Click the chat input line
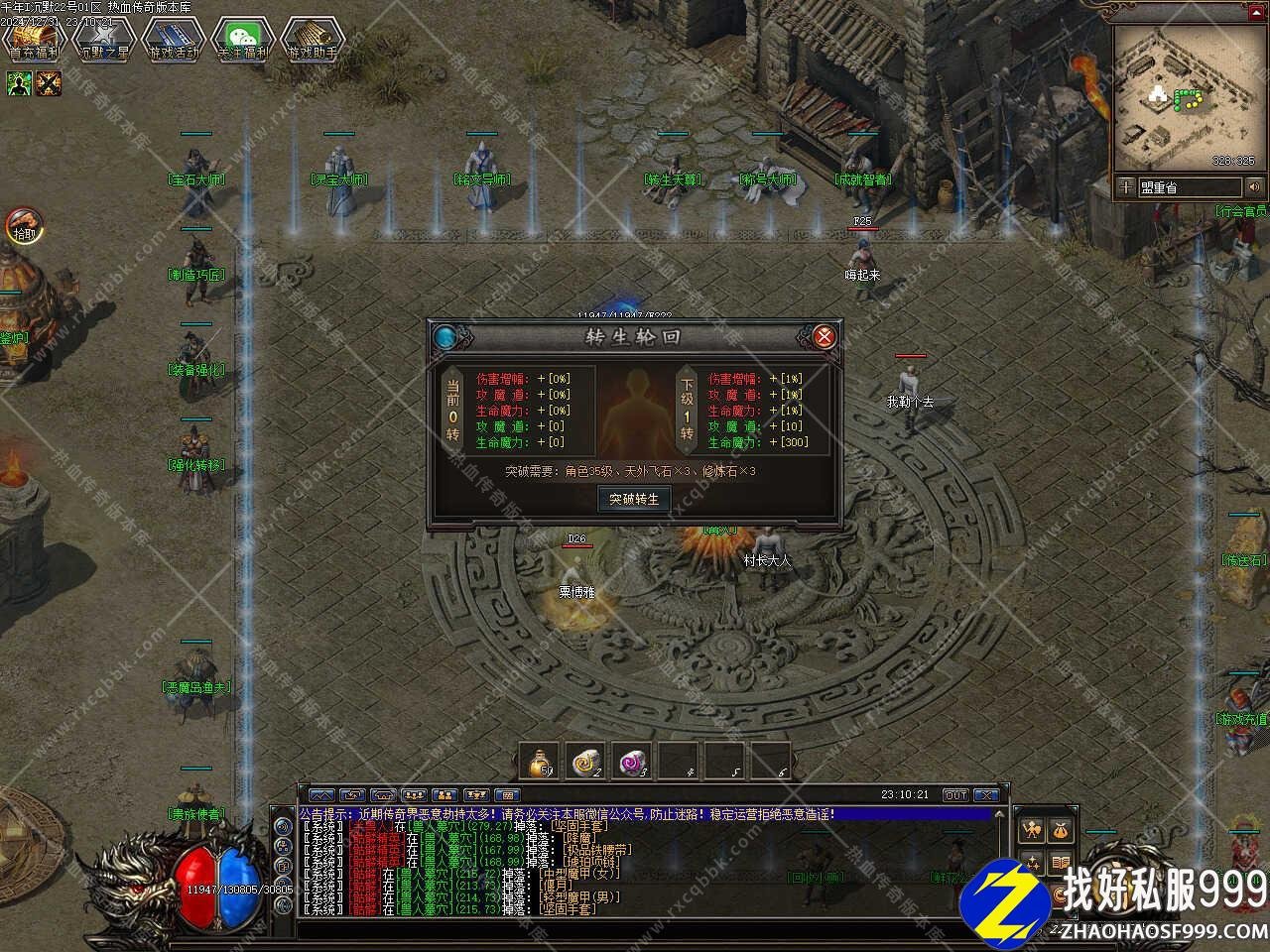The image size is (1270, 952). (x=645, y=929)
